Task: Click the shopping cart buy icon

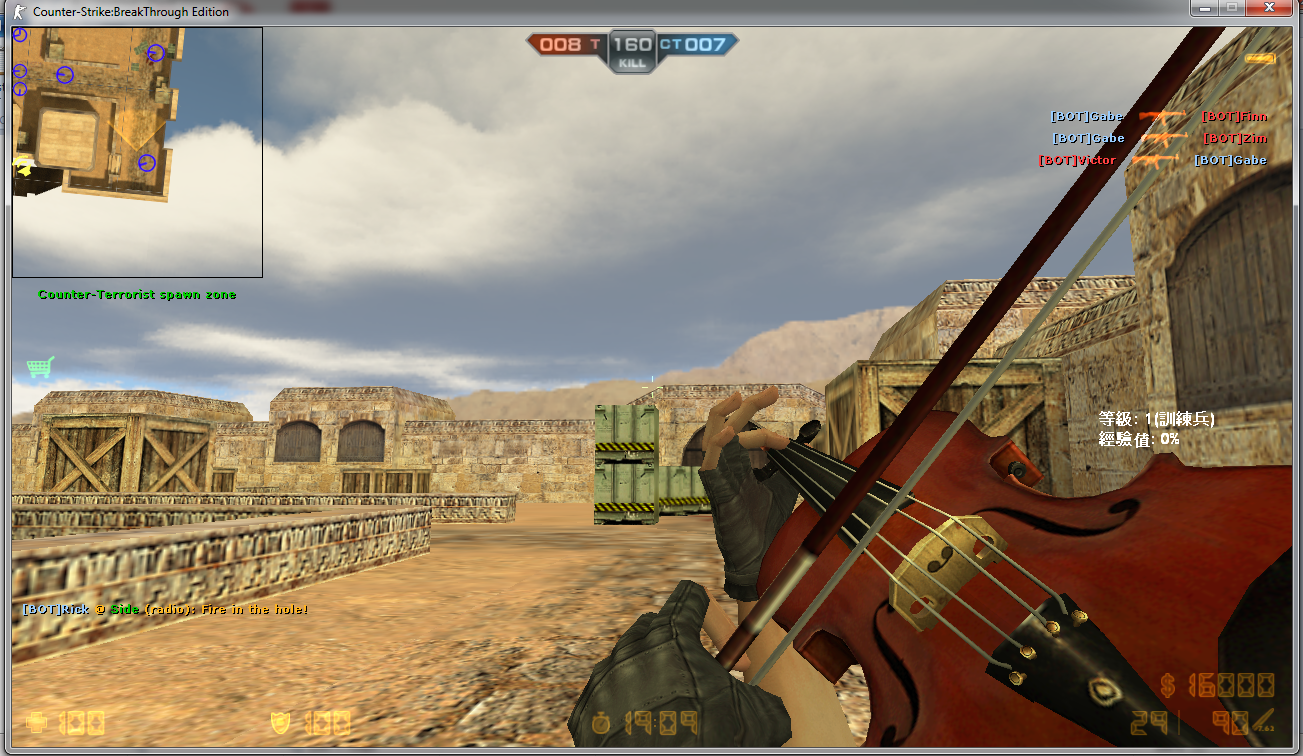Action: click(x=38, y=368)
